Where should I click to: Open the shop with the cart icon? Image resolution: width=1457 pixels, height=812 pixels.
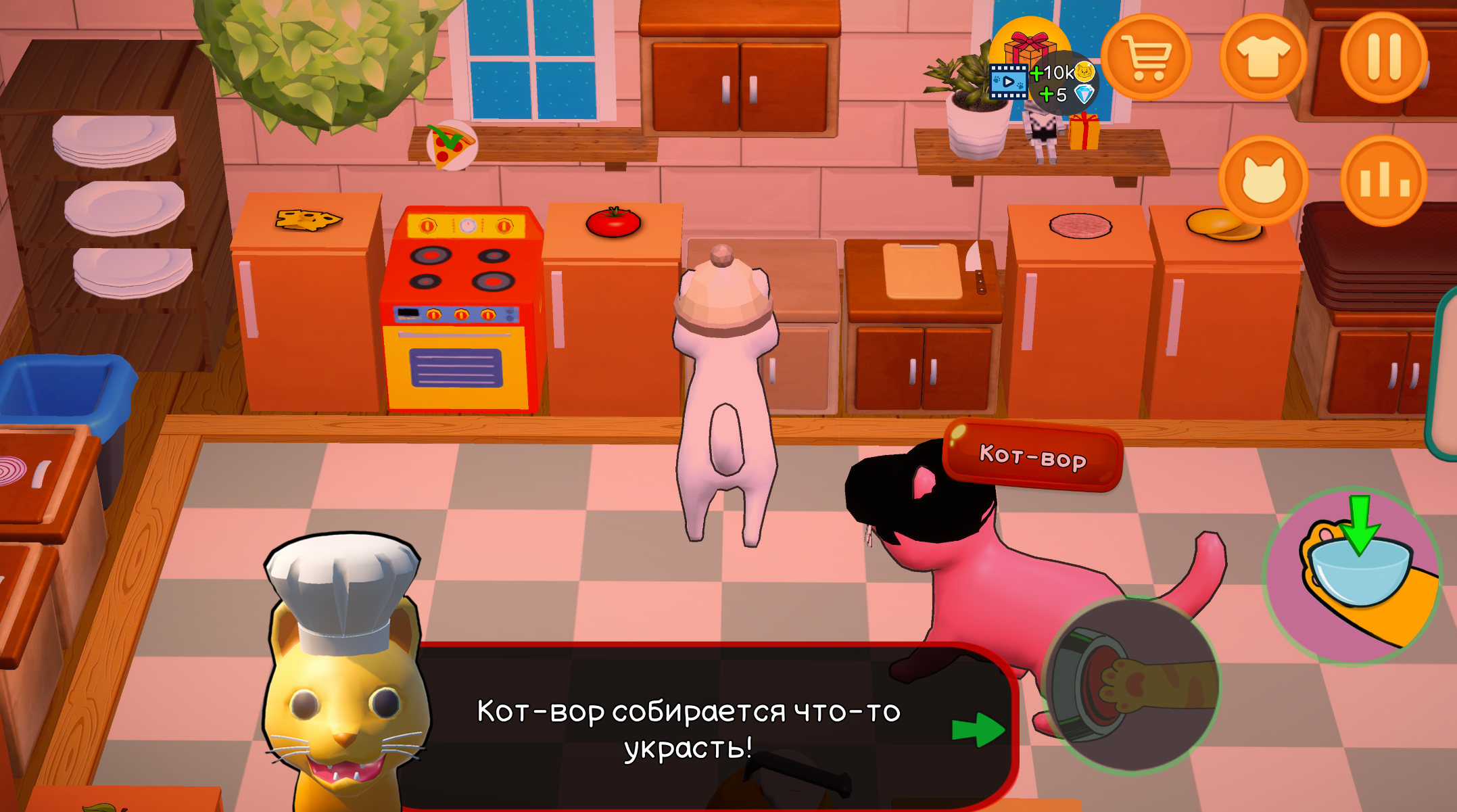tap(1147, 57)
